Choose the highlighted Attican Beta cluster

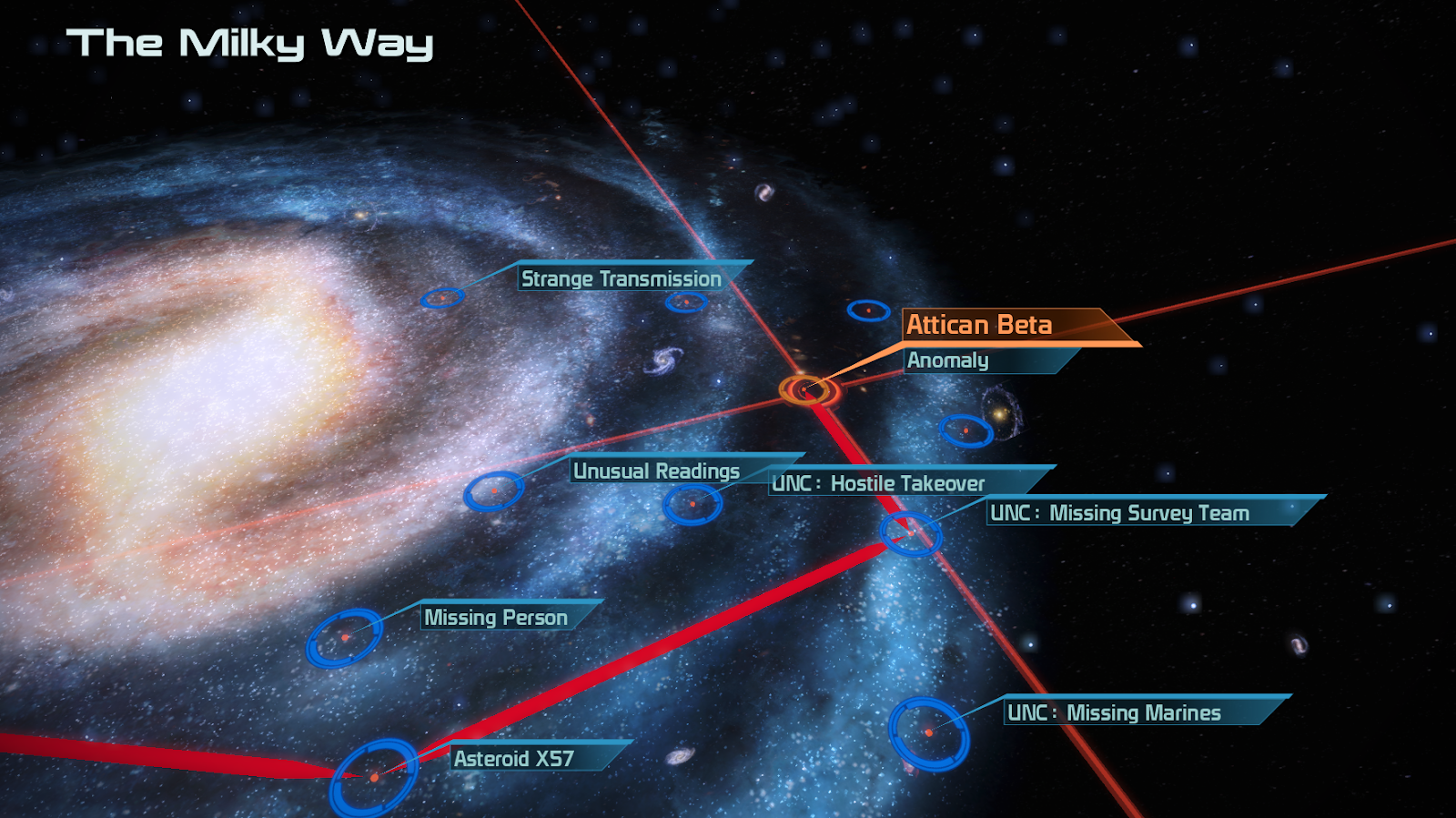click(x=979, y=325)
